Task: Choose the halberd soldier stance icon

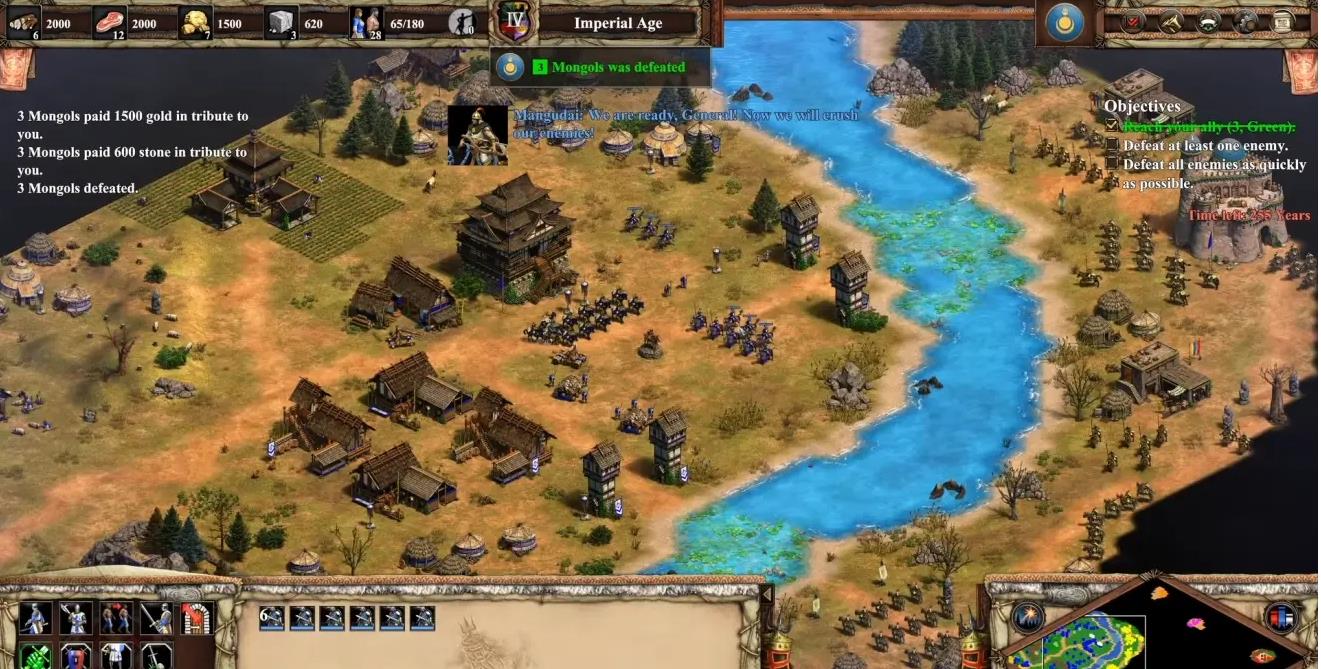Action: 75,618
